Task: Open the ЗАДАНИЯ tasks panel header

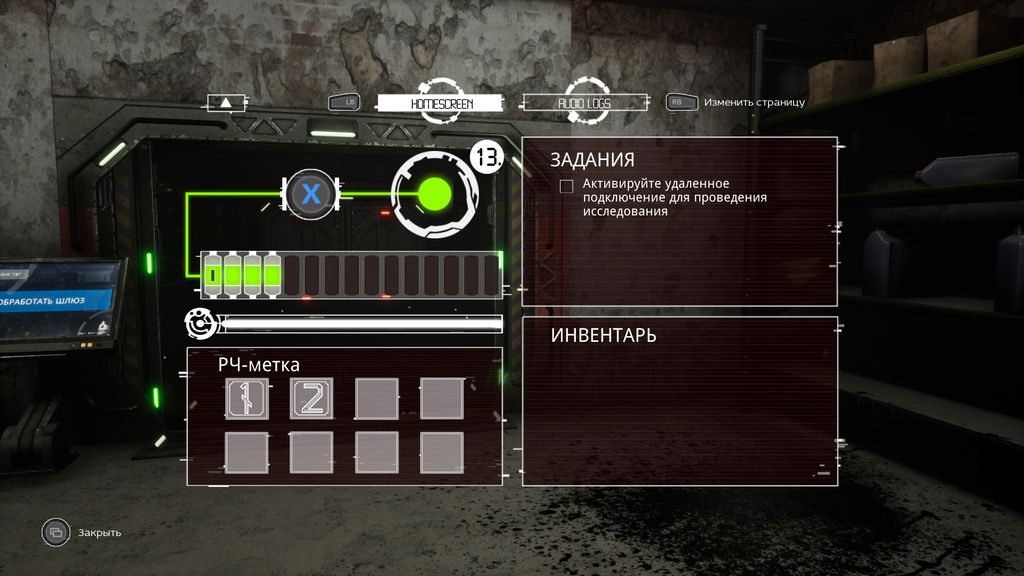Action: point(593,160)
